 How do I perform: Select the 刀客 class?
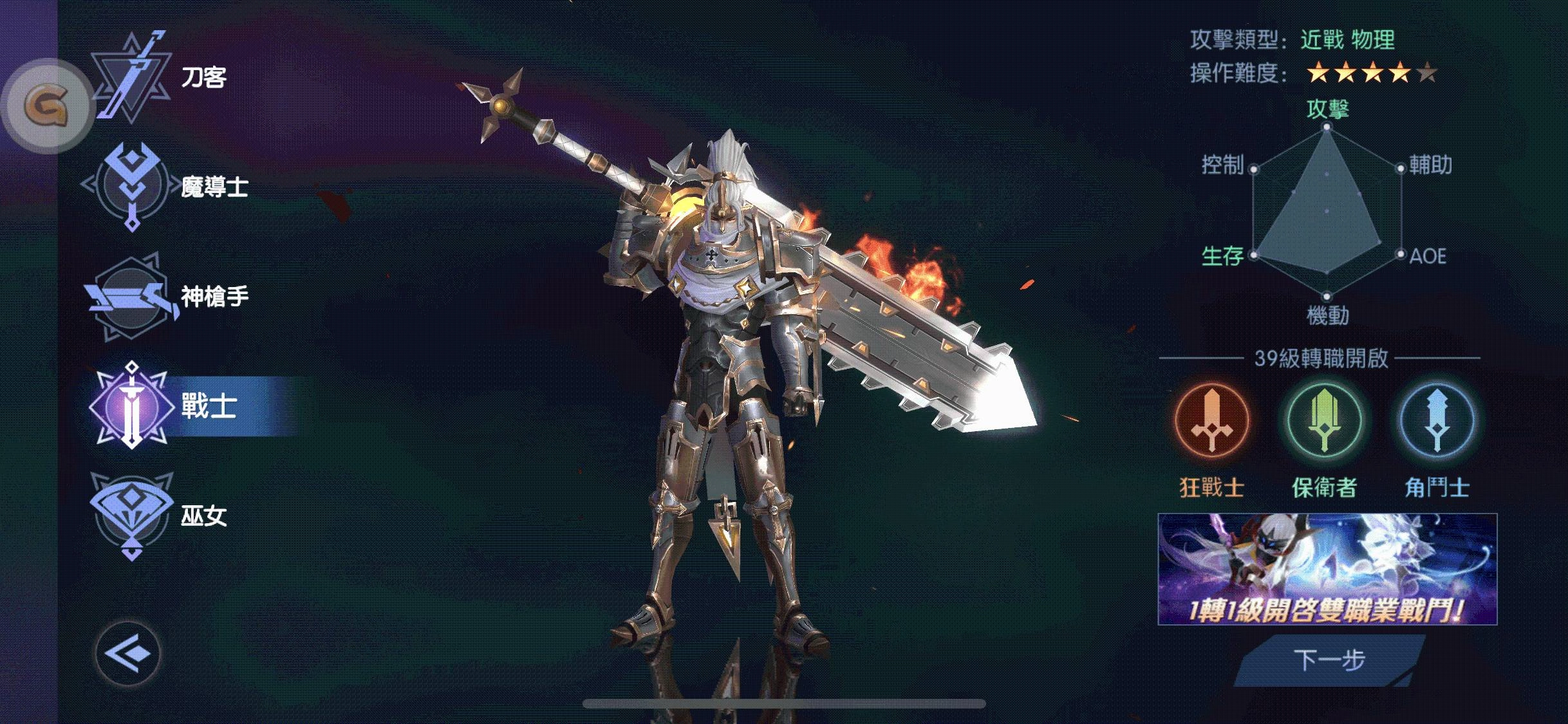coord(161,79)
